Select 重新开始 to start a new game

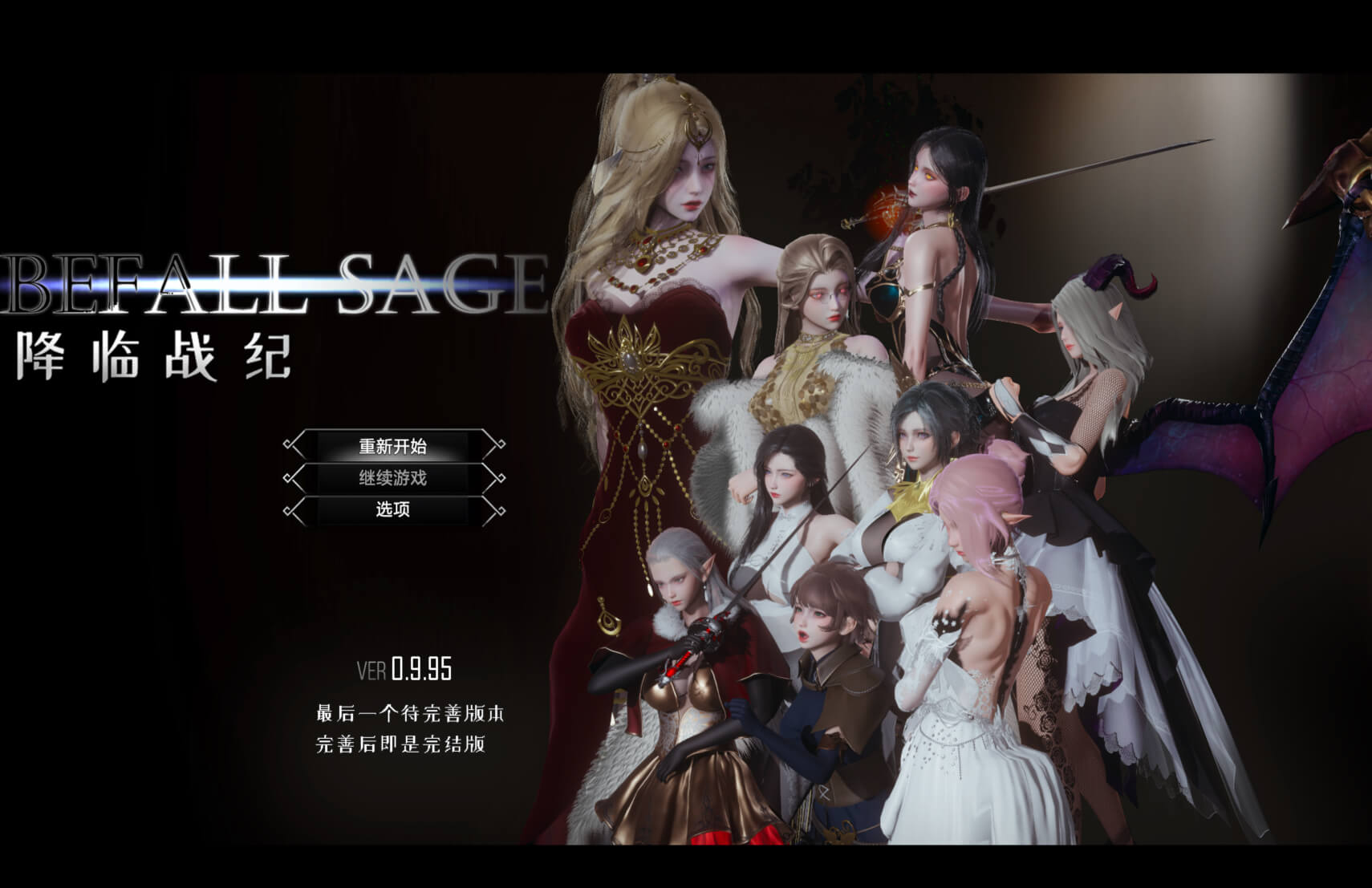point(393,446)
